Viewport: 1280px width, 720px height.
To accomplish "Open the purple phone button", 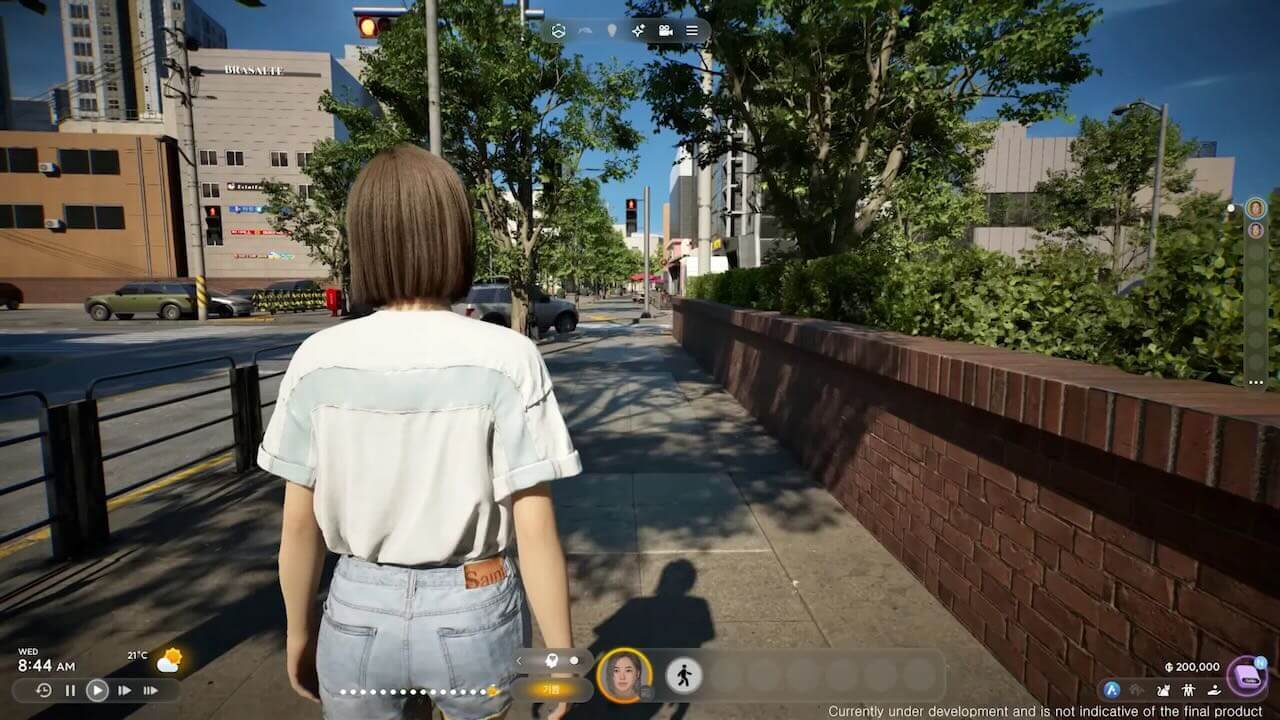I will 1246,676.
